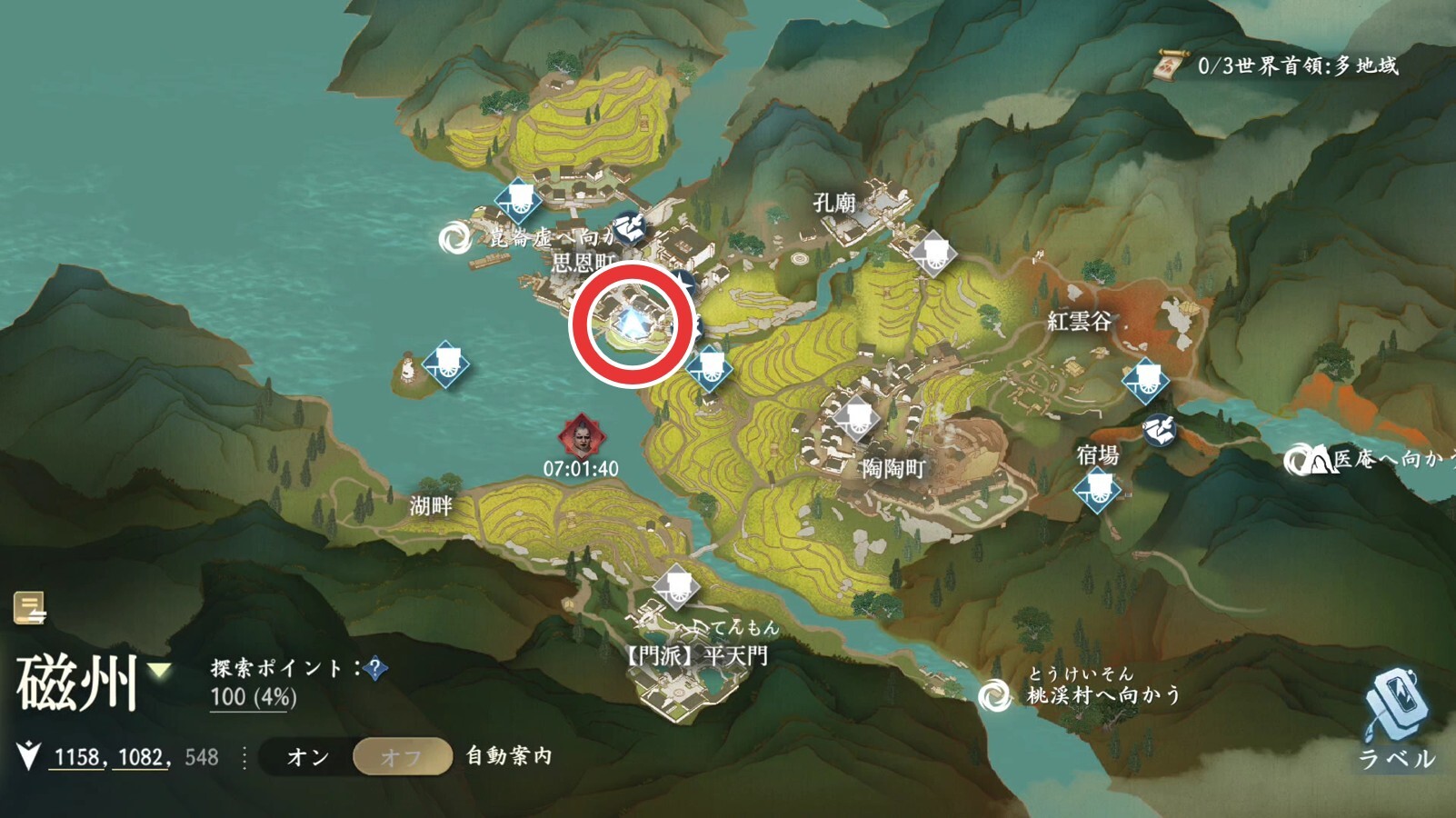Select the fast travel marker below 宿場
The width and height of the screenshot is (1456, 818).
pyautogui.click(x=1096, y=491)
